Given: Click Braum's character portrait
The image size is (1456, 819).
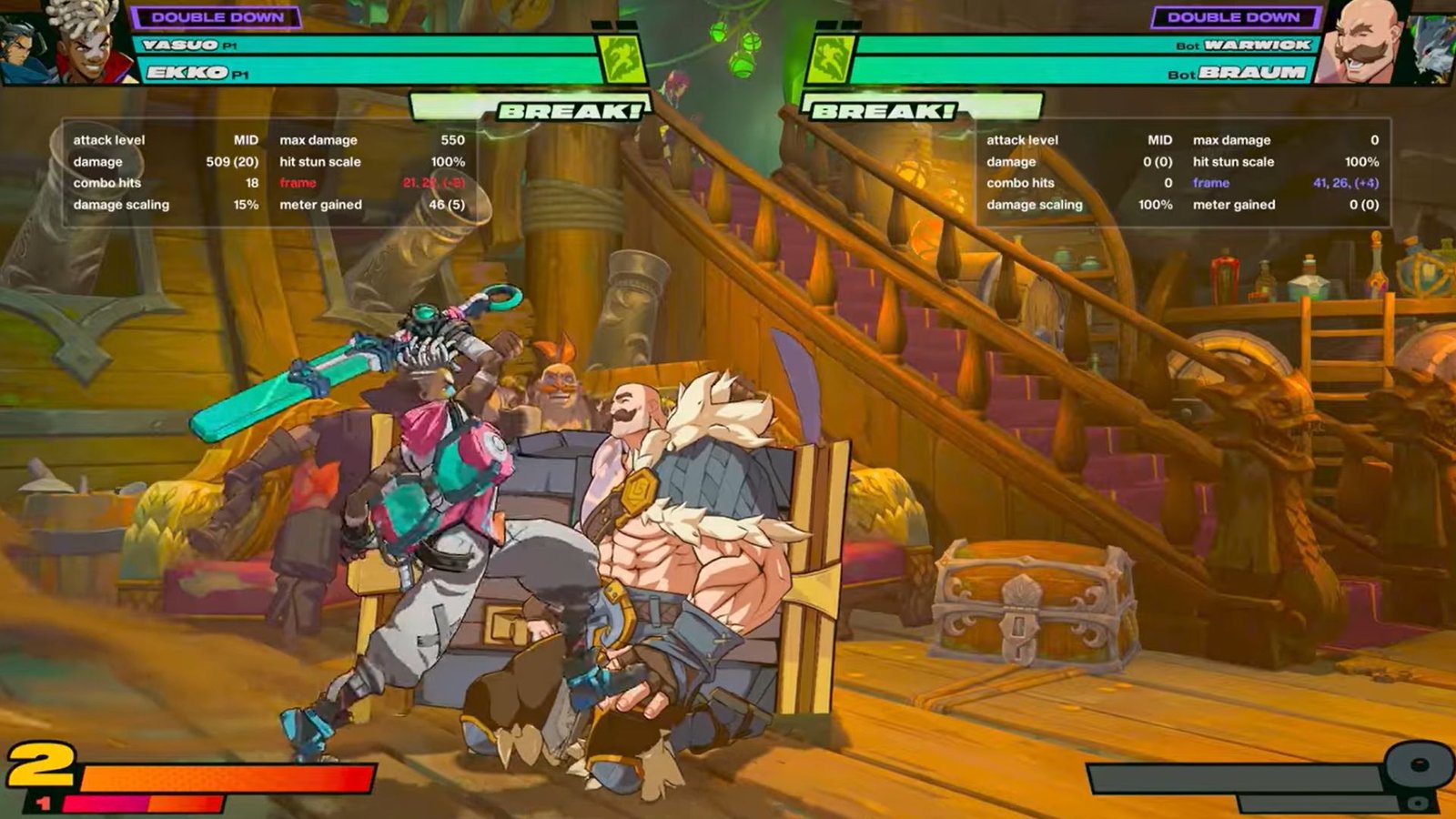Looking at the screenshot, I should 1363,42.
